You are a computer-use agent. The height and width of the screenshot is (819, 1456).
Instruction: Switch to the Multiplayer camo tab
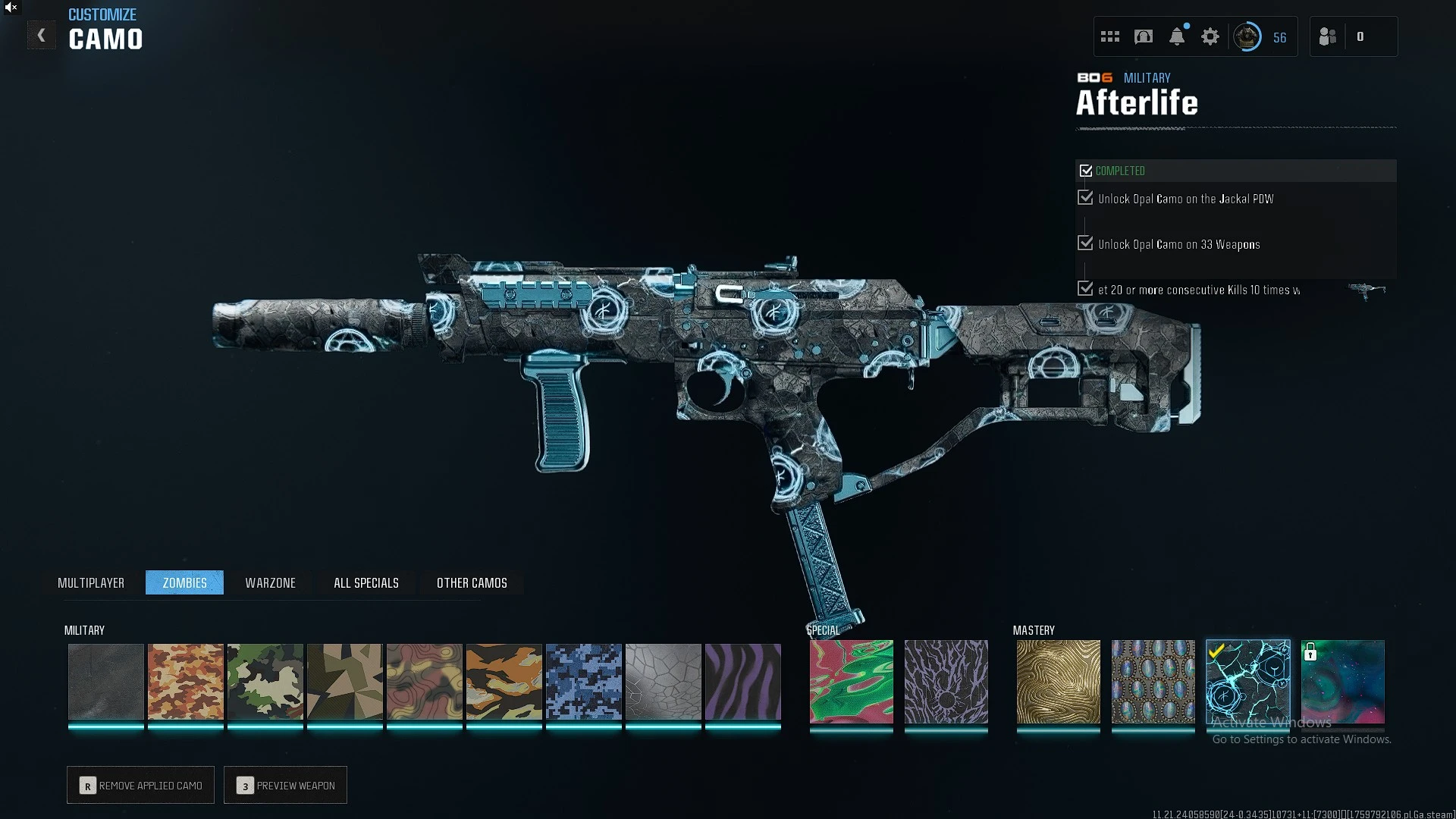tap(91, 582)
